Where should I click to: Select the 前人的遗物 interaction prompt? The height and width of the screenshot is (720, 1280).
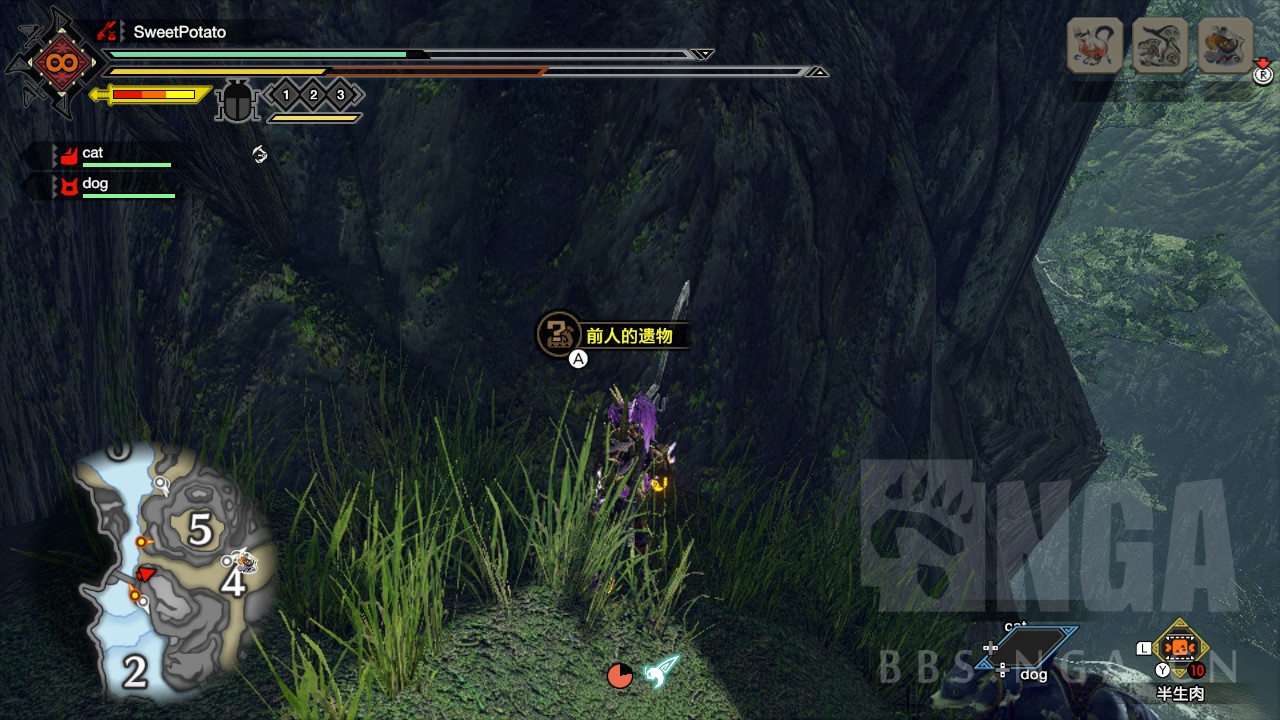pos(614,336)
